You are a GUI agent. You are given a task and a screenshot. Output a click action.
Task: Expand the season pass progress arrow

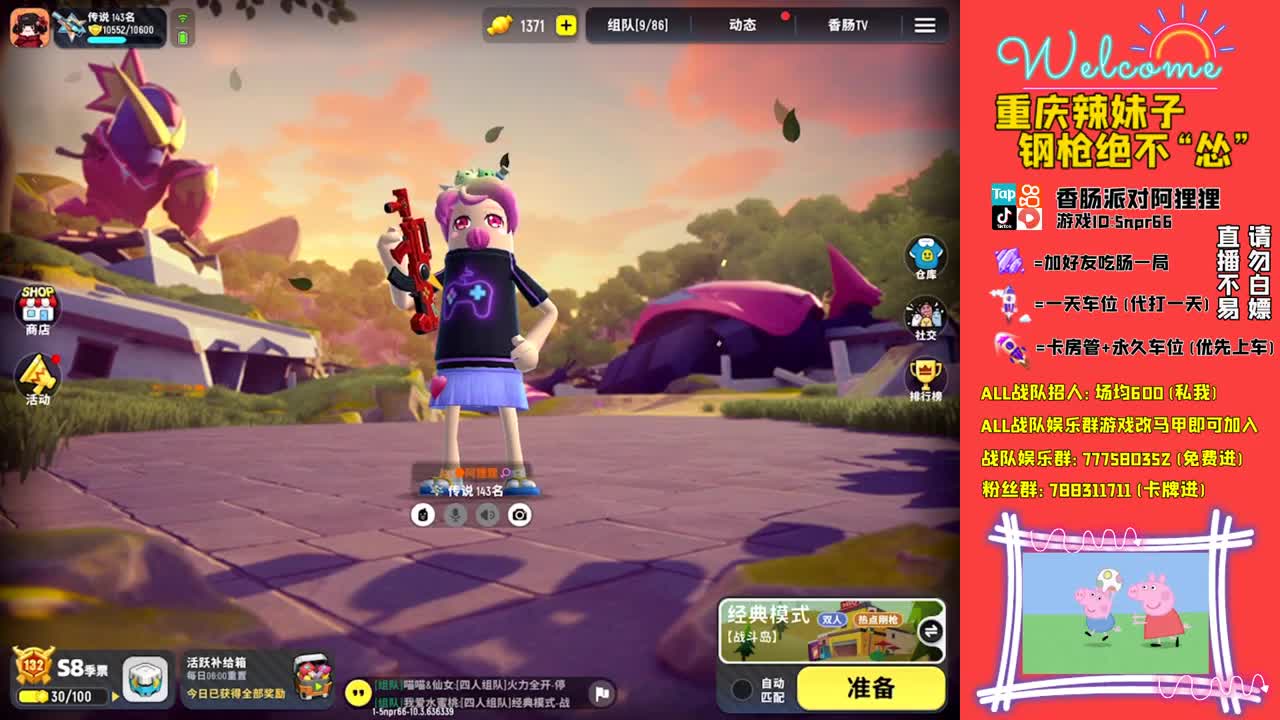tap(113, 695)
